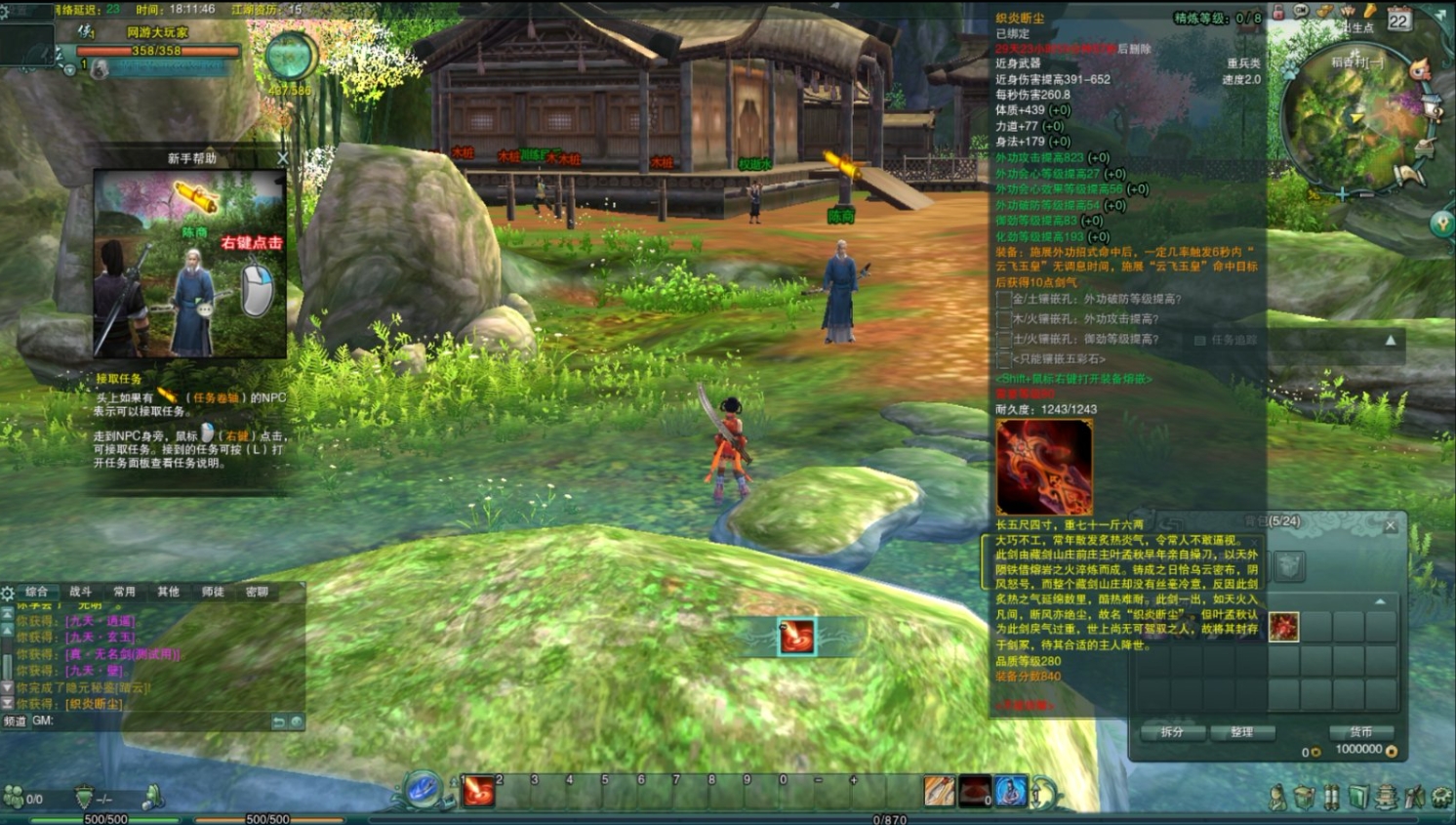This screenshot has width=1456, height=825.
Task: Zoom out the minimap with minus button
Action: pyautogui.click(x=1365, y=195)
